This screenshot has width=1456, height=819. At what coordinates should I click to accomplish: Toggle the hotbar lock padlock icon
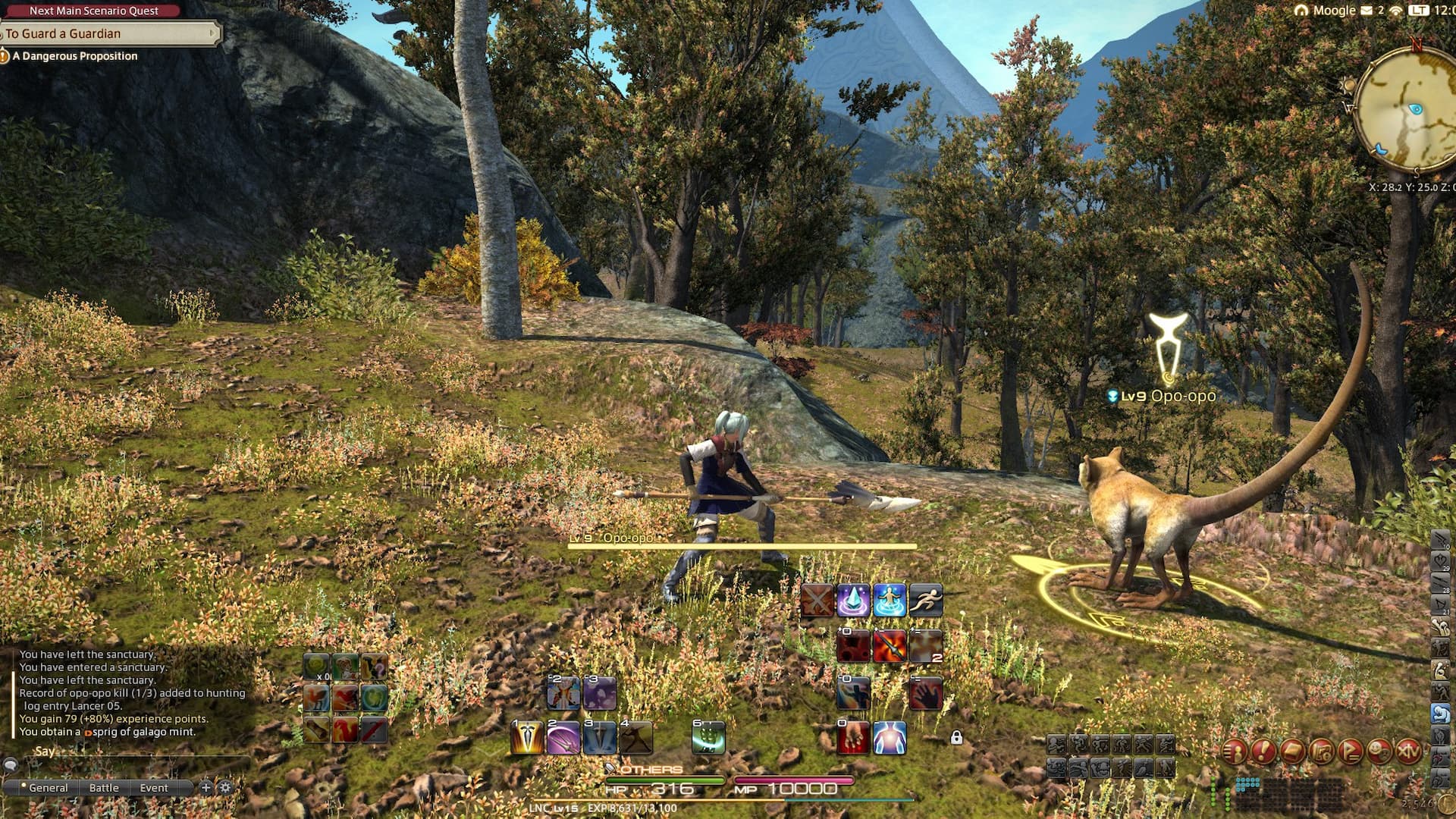tap(956, 738)
